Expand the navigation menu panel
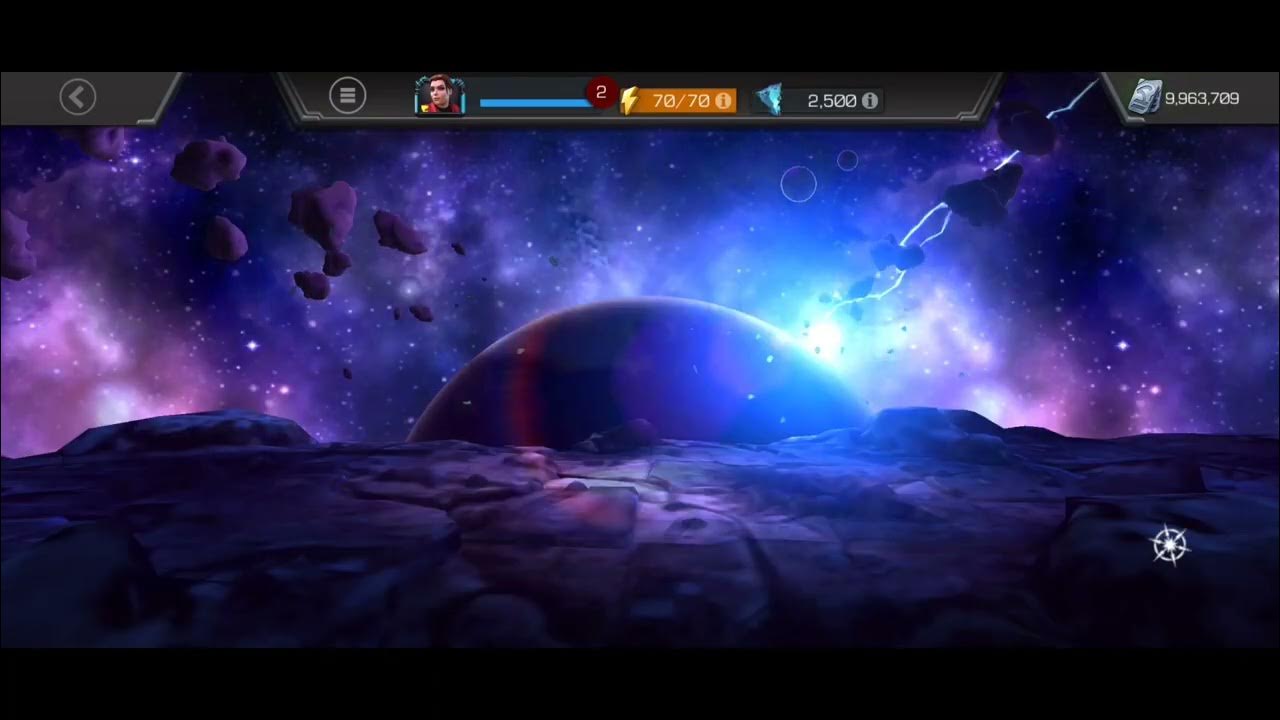Screen dimensions: 1280x720 pyautogui.click(x=348, y=94)
